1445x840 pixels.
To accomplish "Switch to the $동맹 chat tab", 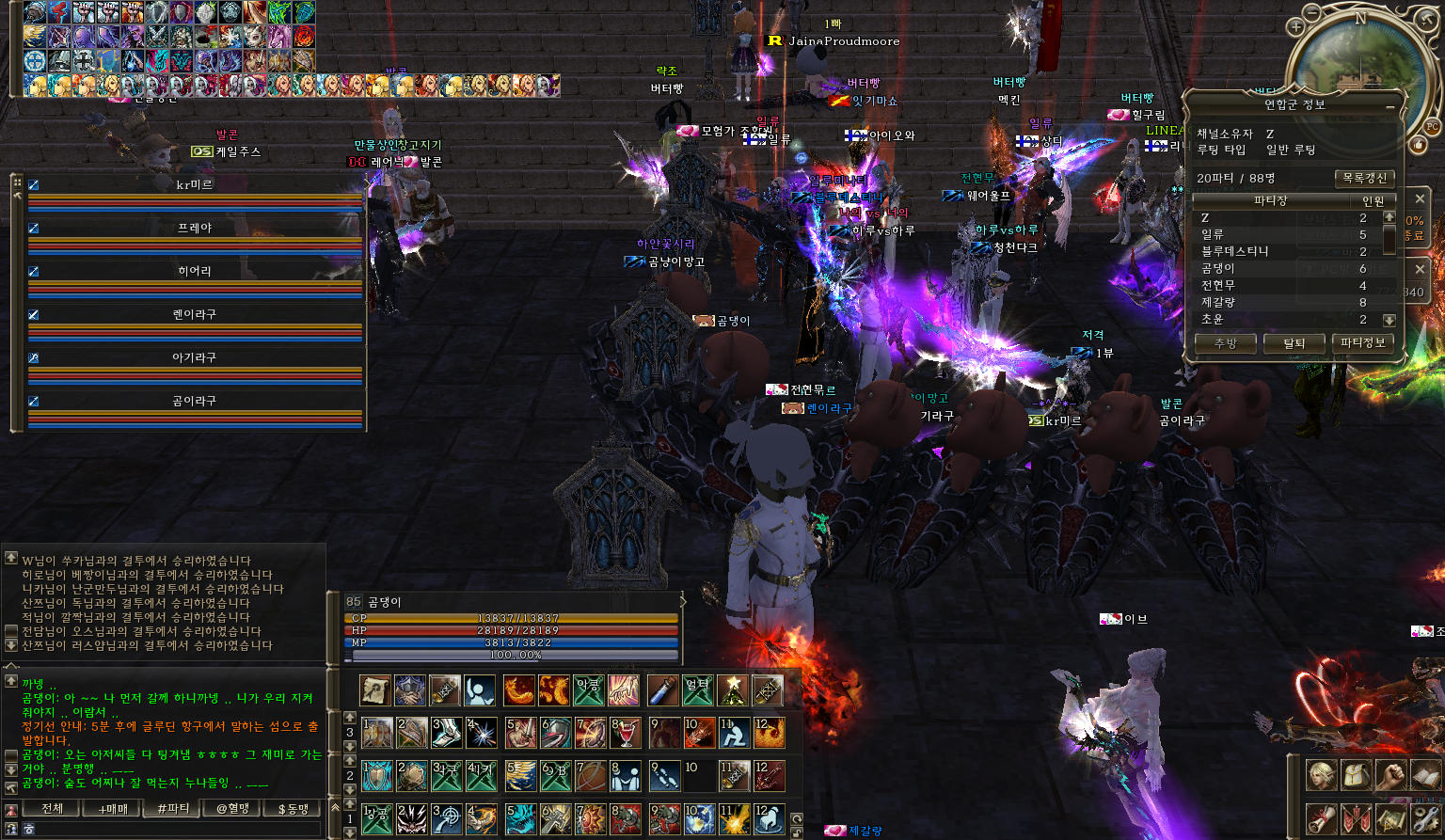I will [293, 808].
